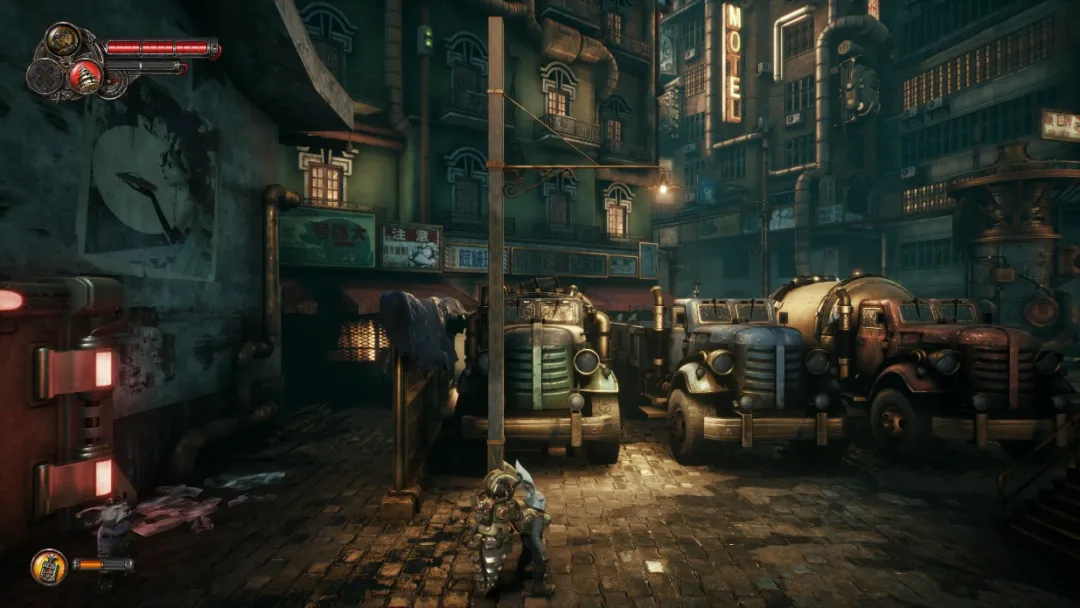
Task: Use the orange carrot juice canister icon
Action: tap(48, 566)
